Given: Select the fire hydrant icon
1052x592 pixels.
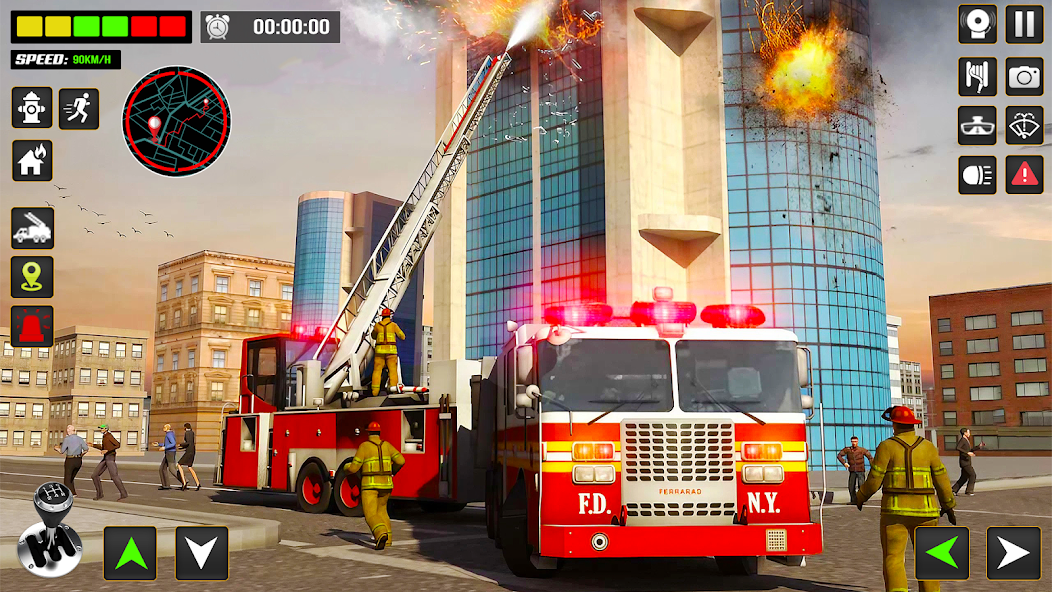Looking at the screenshot, I should [x=32, y=108].
